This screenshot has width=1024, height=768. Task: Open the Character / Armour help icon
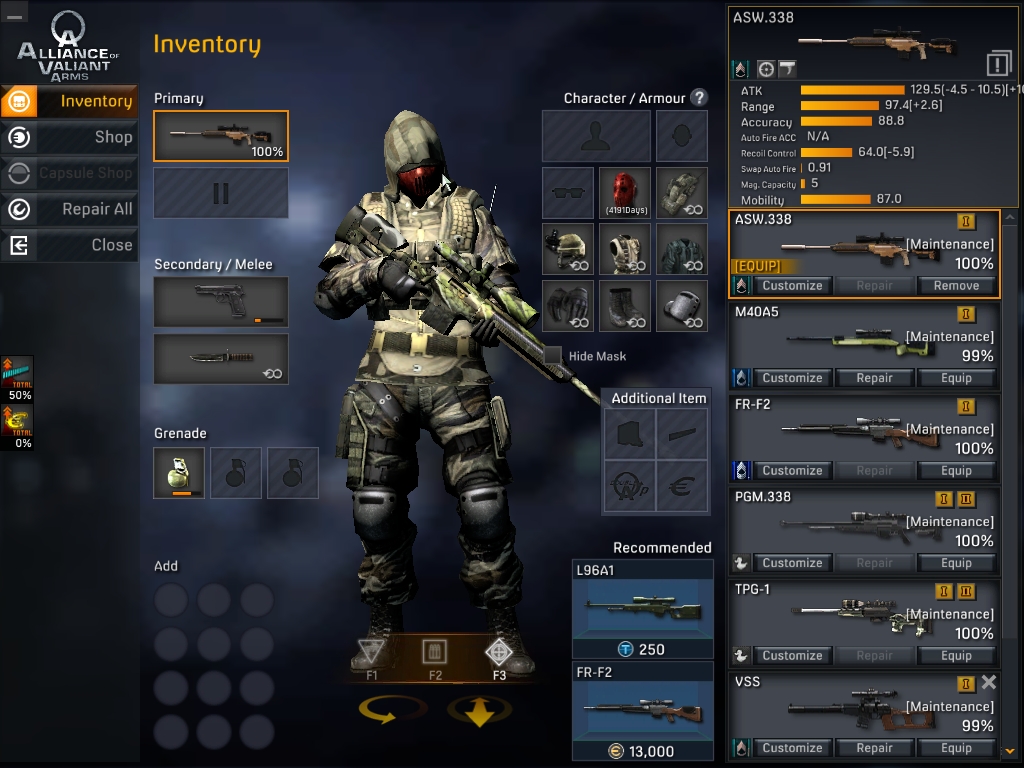[699, 98]
